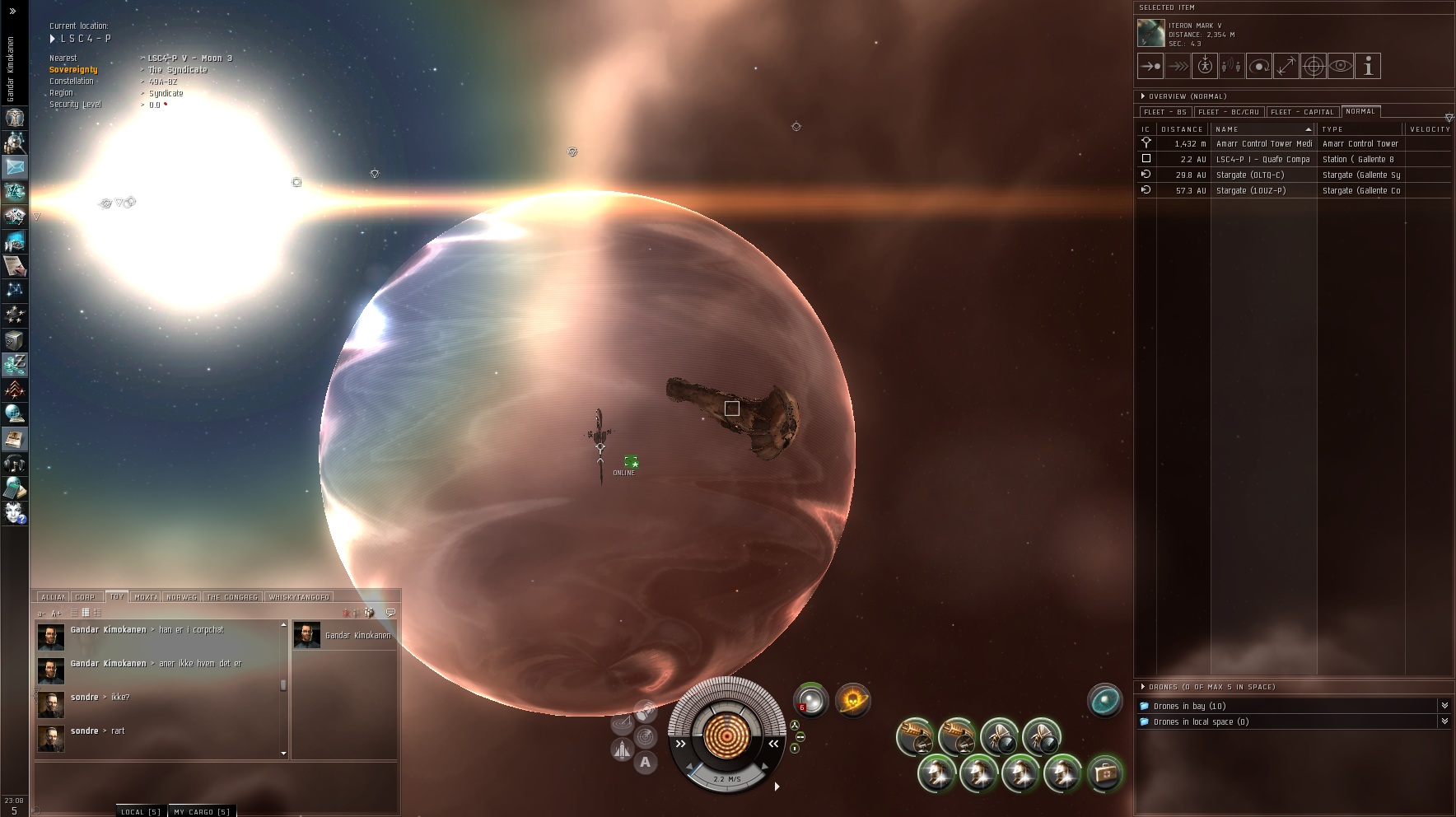Viewport: 1456px width, 817px height.
Task: Switch to the Fleet - Capital overview tab
Action: point(1302,112)
